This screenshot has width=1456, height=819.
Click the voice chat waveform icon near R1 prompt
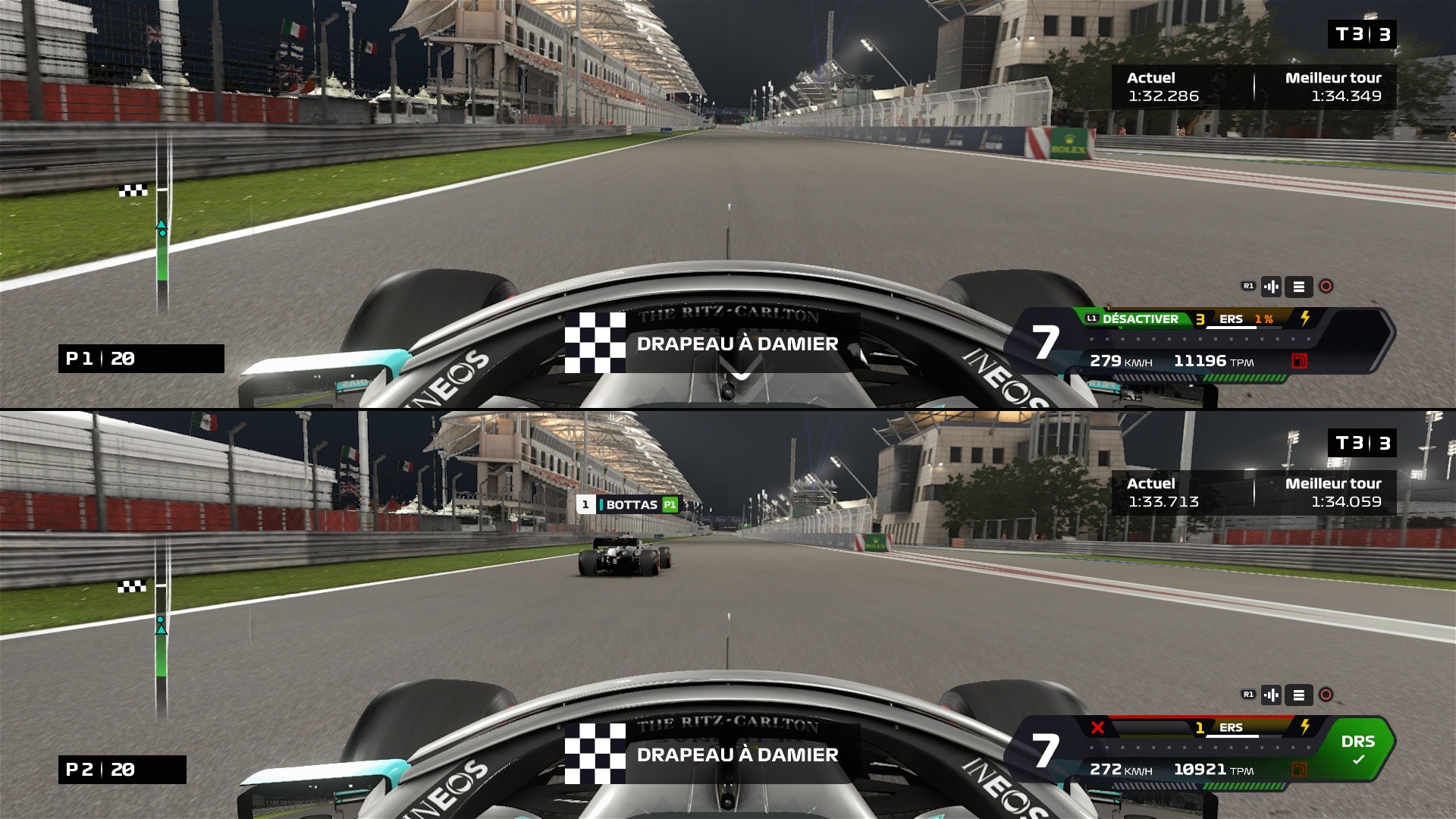click(x=1272, y=287)
